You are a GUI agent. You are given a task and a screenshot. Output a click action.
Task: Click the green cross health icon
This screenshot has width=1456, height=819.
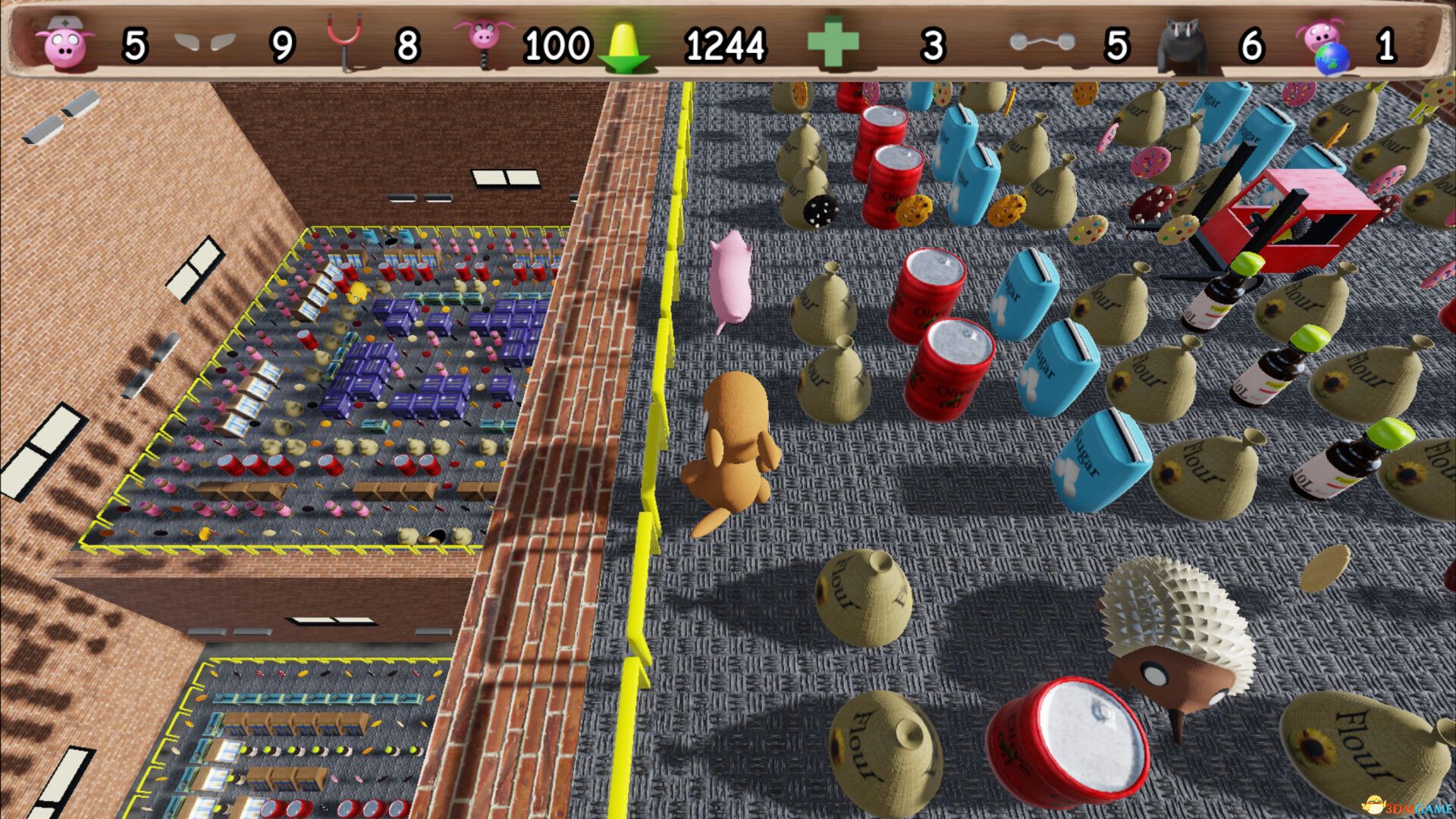(833, 44)
